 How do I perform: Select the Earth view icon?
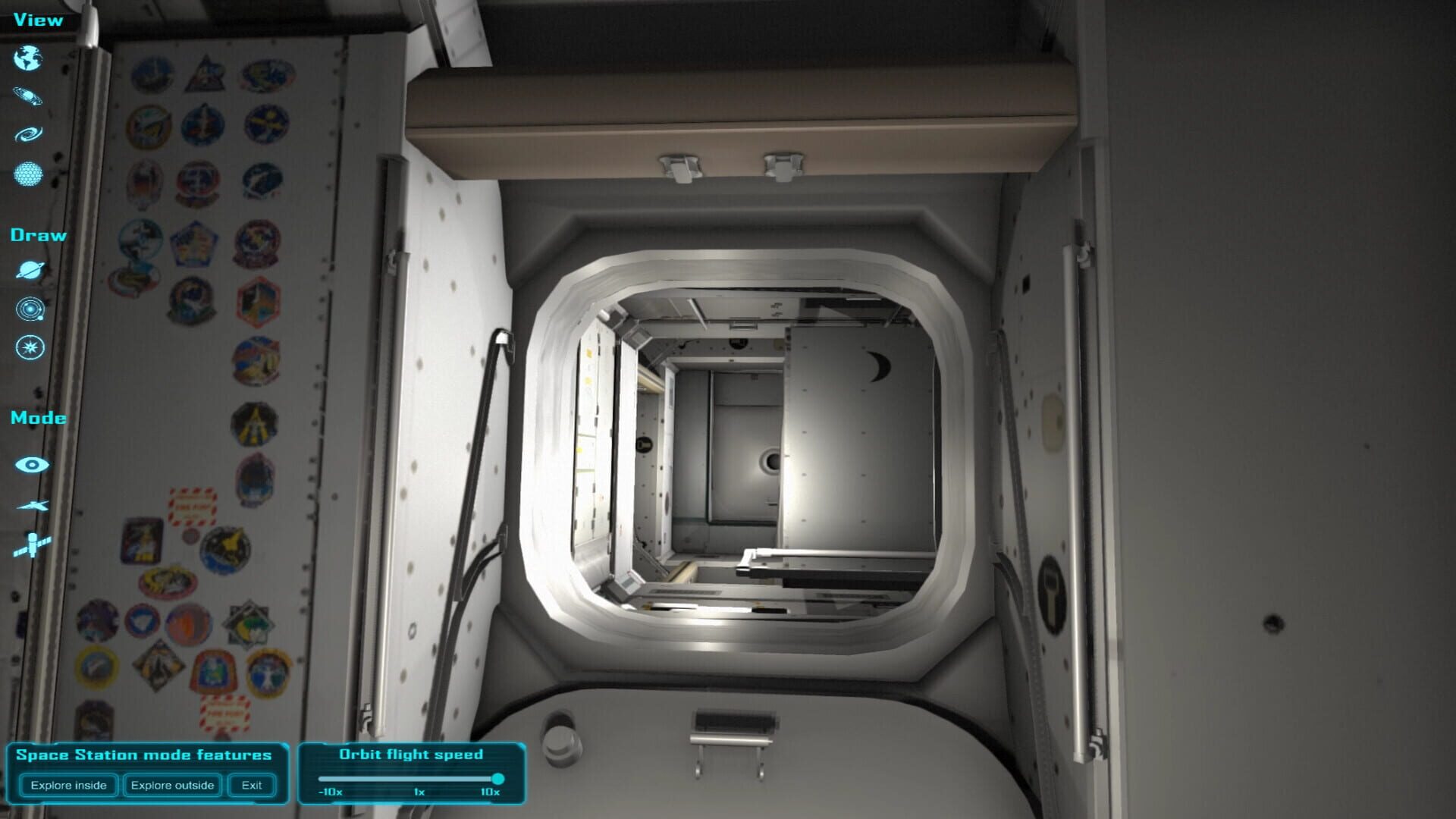(28, 58)
